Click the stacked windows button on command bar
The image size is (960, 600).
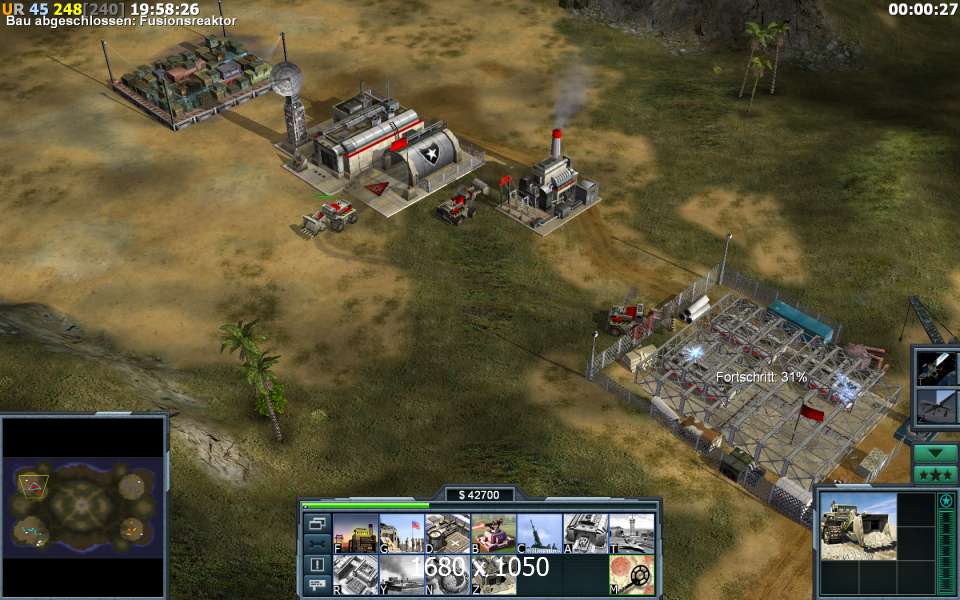[316, 523]
